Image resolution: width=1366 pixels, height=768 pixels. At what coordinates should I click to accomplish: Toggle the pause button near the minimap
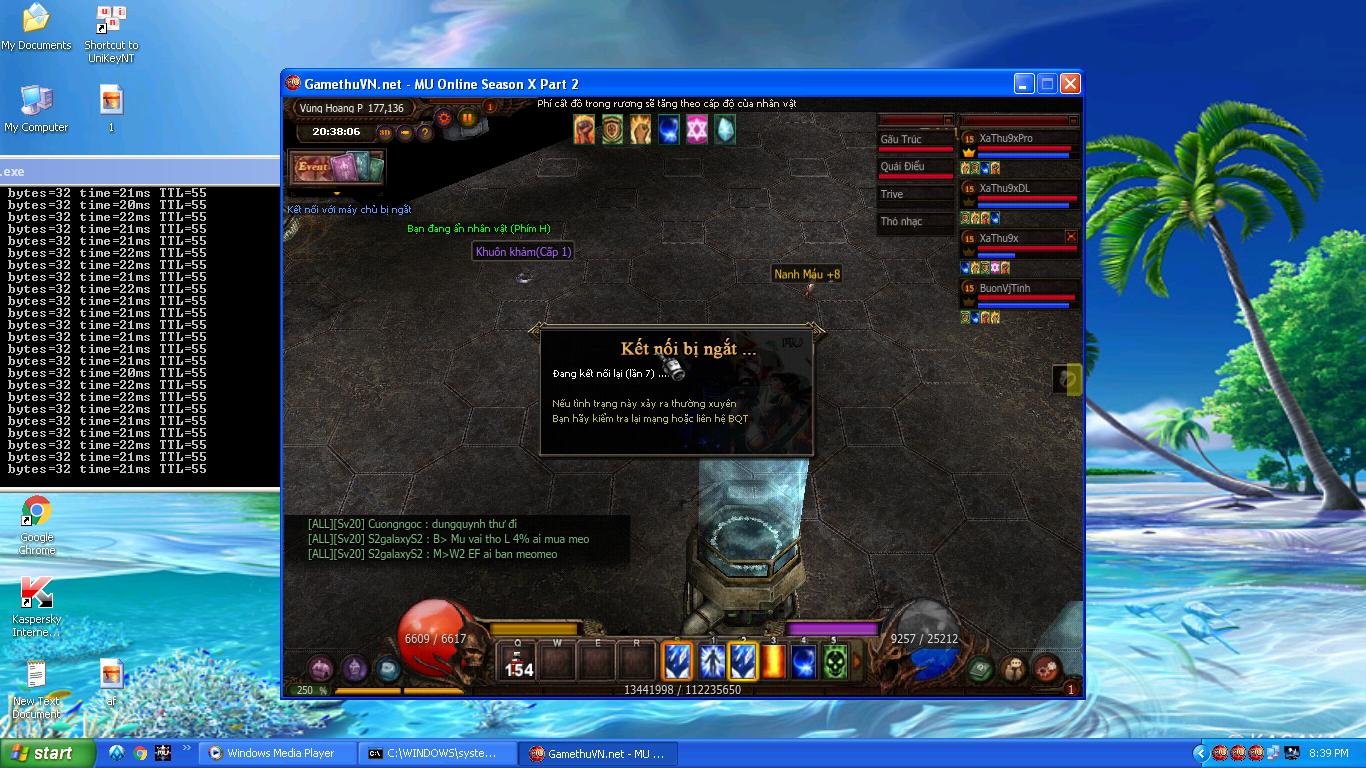tap(467, 117)
